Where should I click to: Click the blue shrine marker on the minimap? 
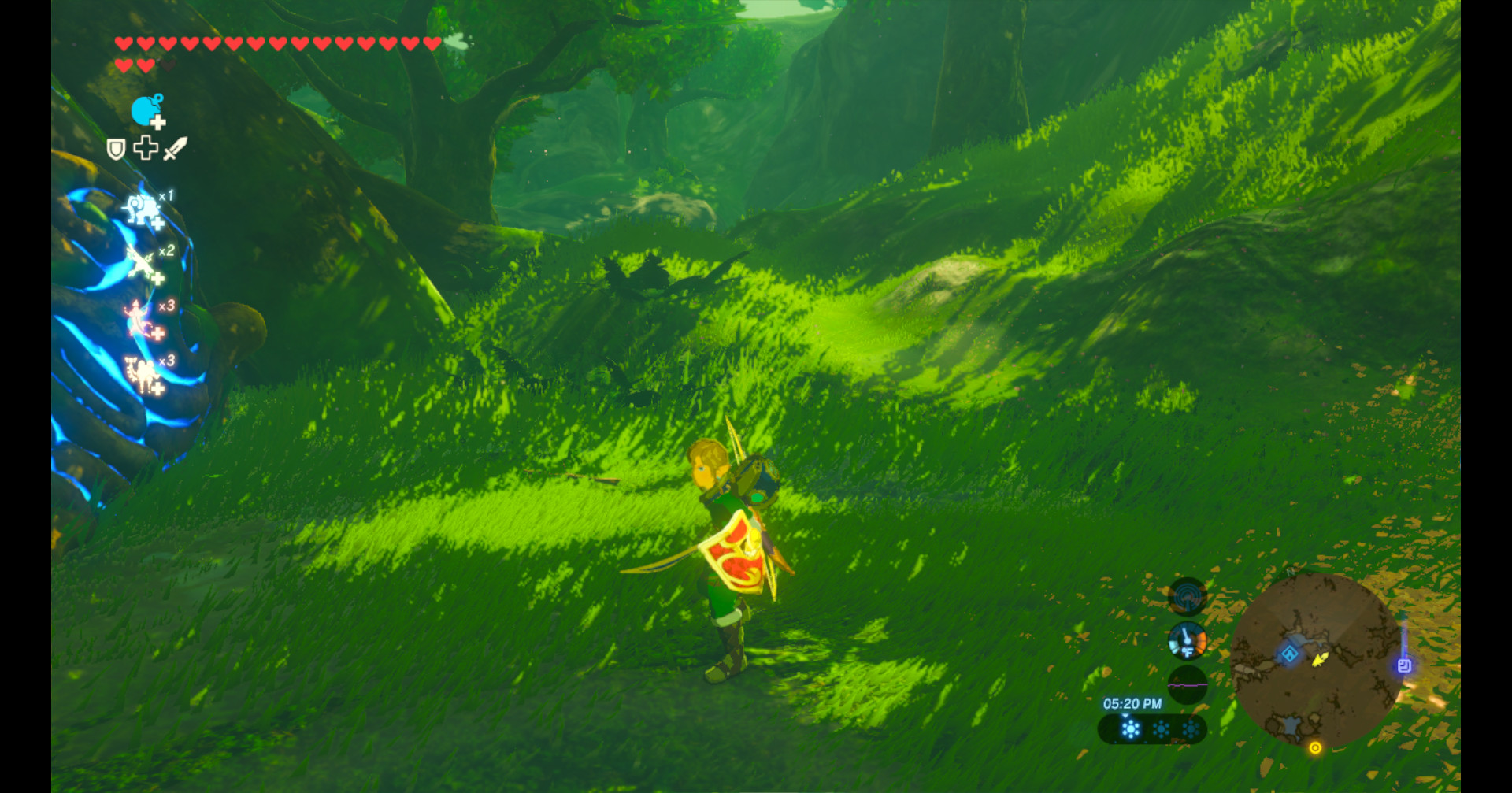1289,654
